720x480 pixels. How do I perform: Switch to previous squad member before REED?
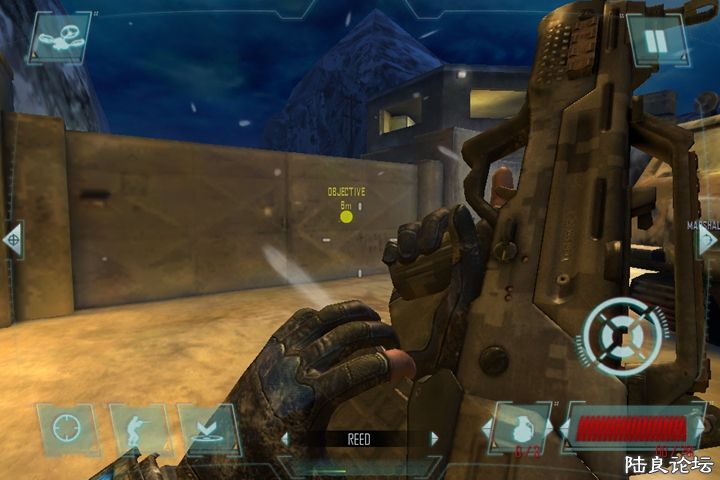tap(284, 439)
